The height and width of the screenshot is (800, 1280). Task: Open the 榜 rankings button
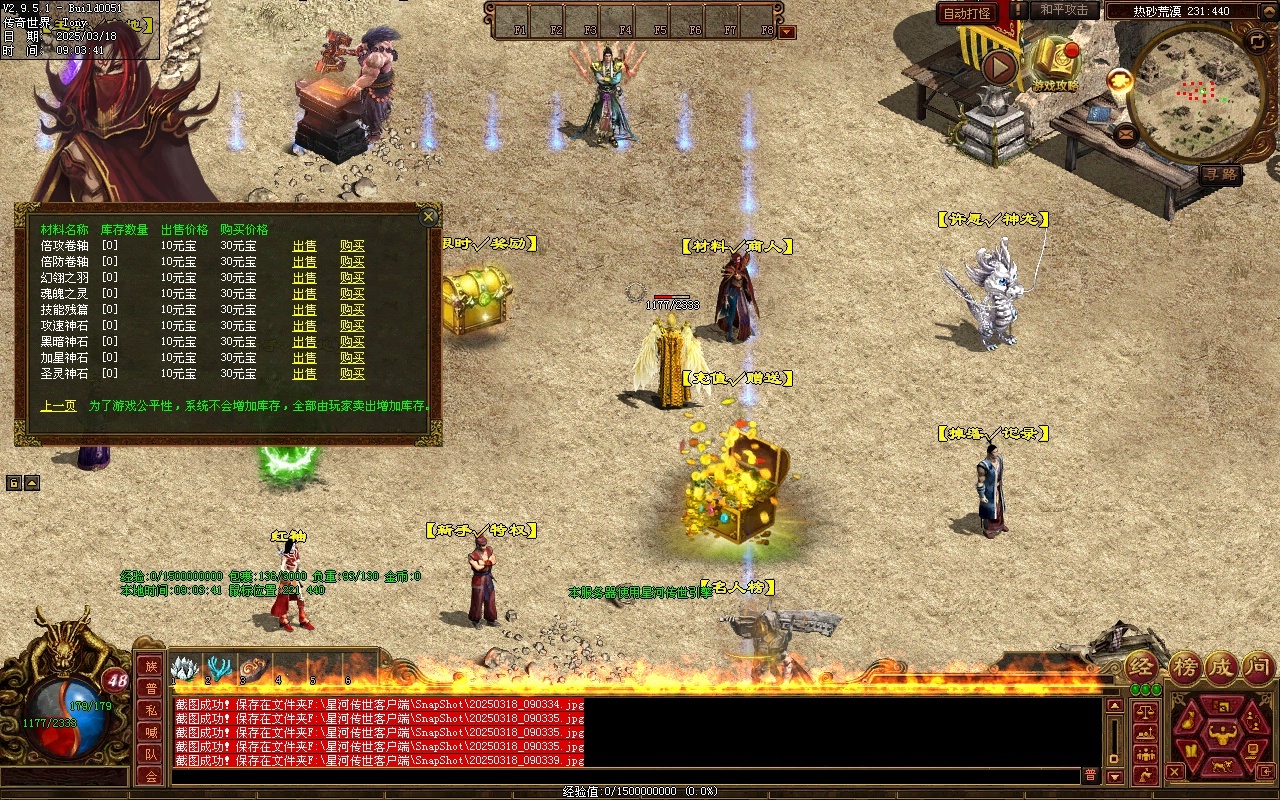[x=1185, y=667]
